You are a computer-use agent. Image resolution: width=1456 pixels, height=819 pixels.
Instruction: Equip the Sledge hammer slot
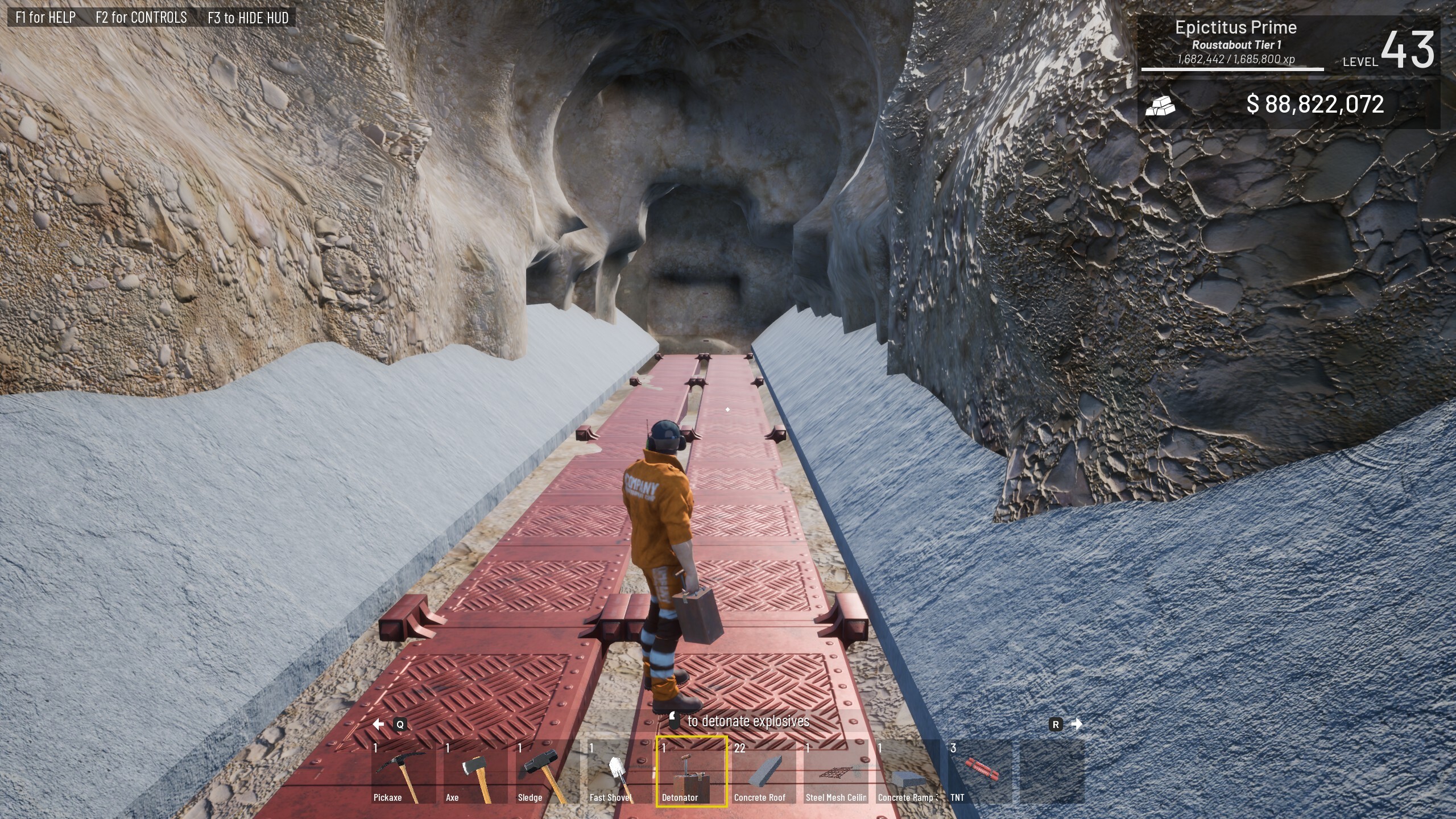pyautogui.click(x=547, y=772)
